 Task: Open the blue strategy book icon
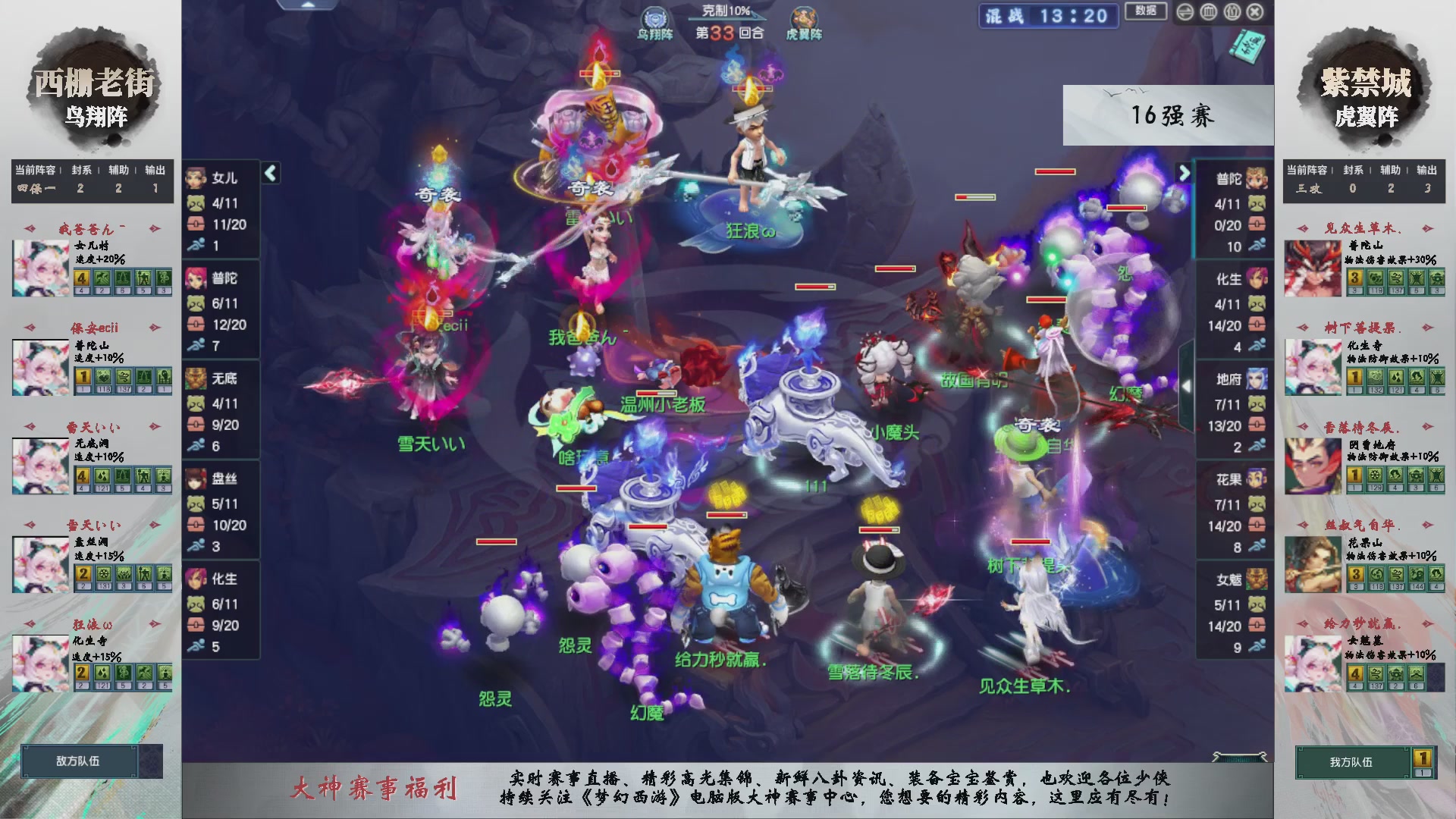coord(1248,47)
